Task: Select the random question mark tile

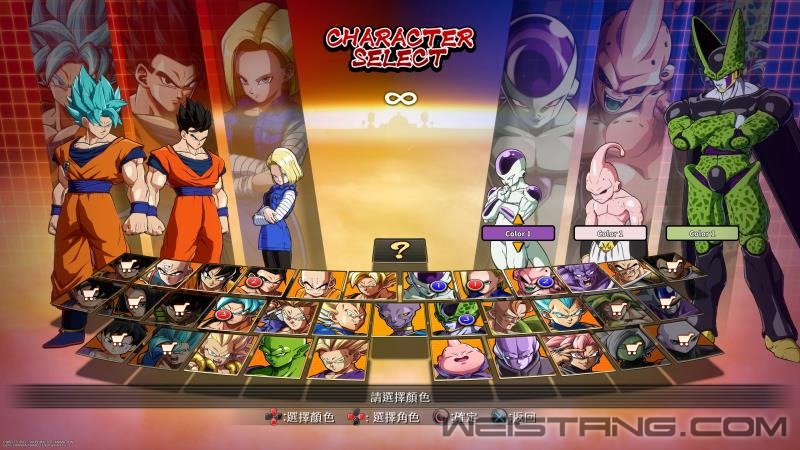Action: pos(398,251)
